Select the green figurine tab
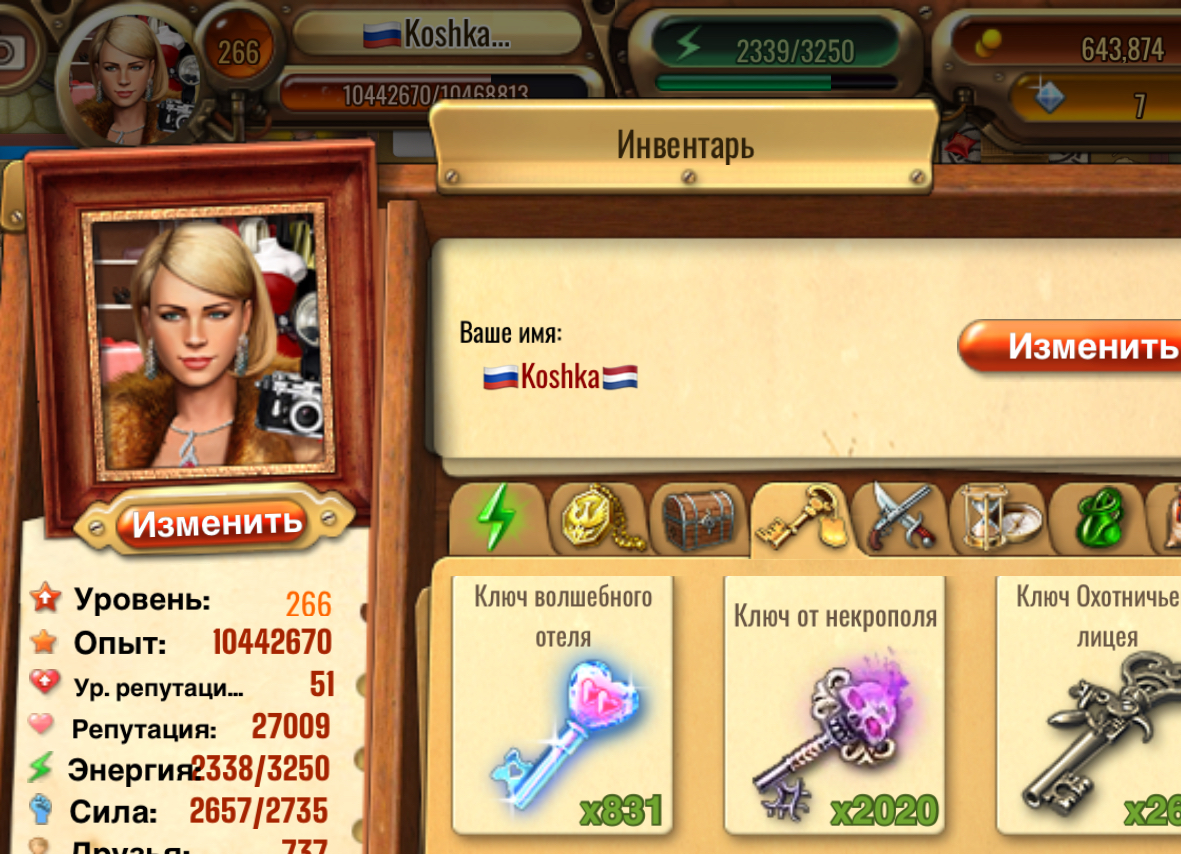The width and height of the screenshot is (1181, 854). coord(1098,518)
